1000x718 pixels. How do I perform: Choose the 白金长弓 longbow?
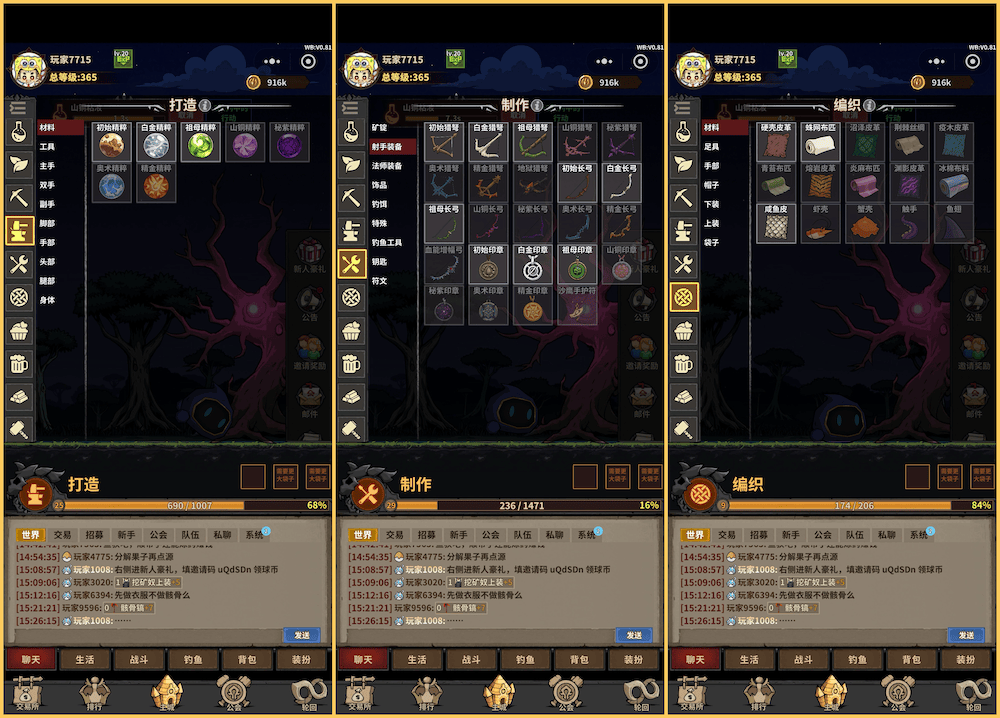(x=621, y=185)
